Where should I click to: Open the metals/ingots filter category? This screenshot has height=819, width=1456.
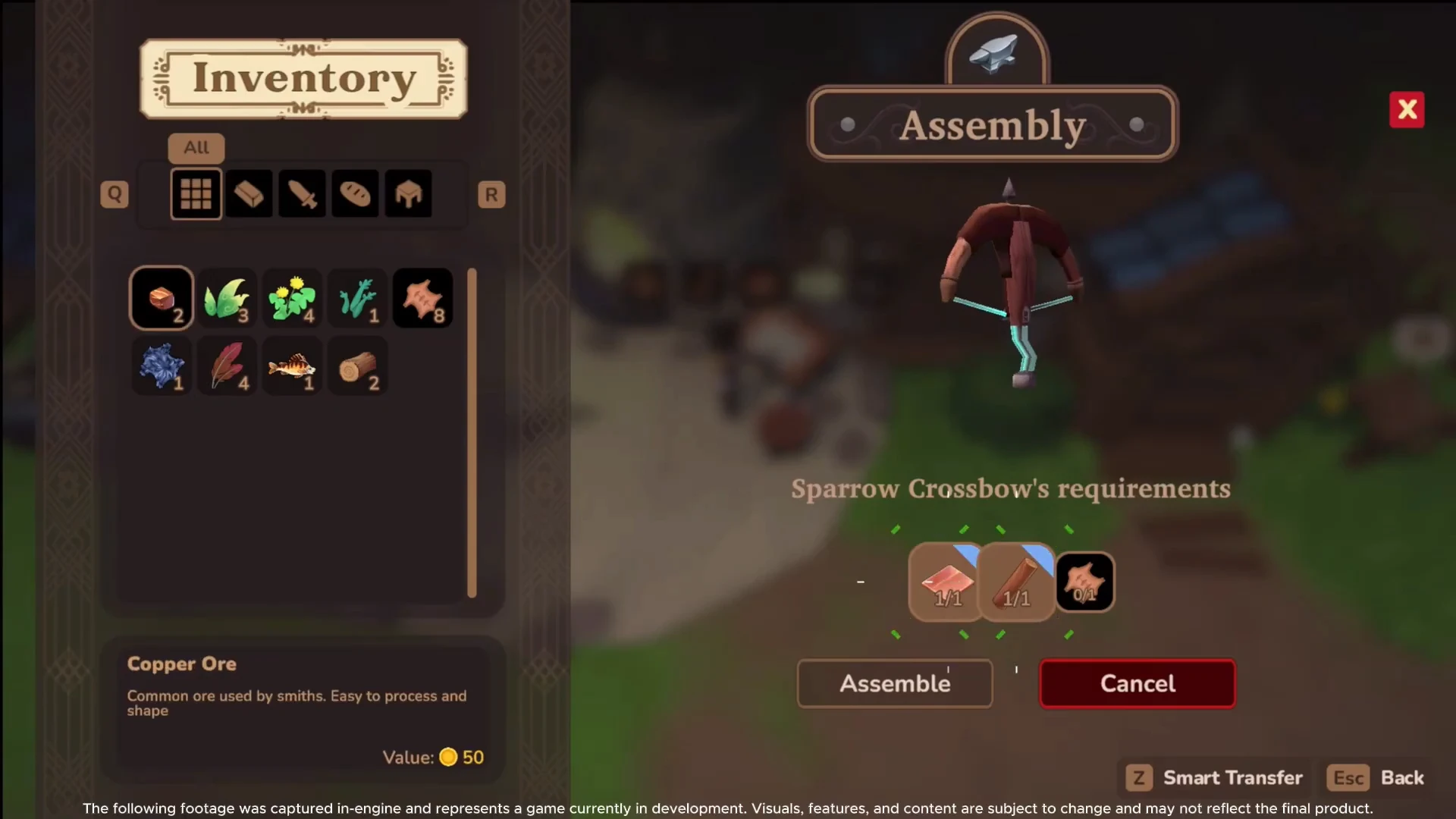coord(249,193)
